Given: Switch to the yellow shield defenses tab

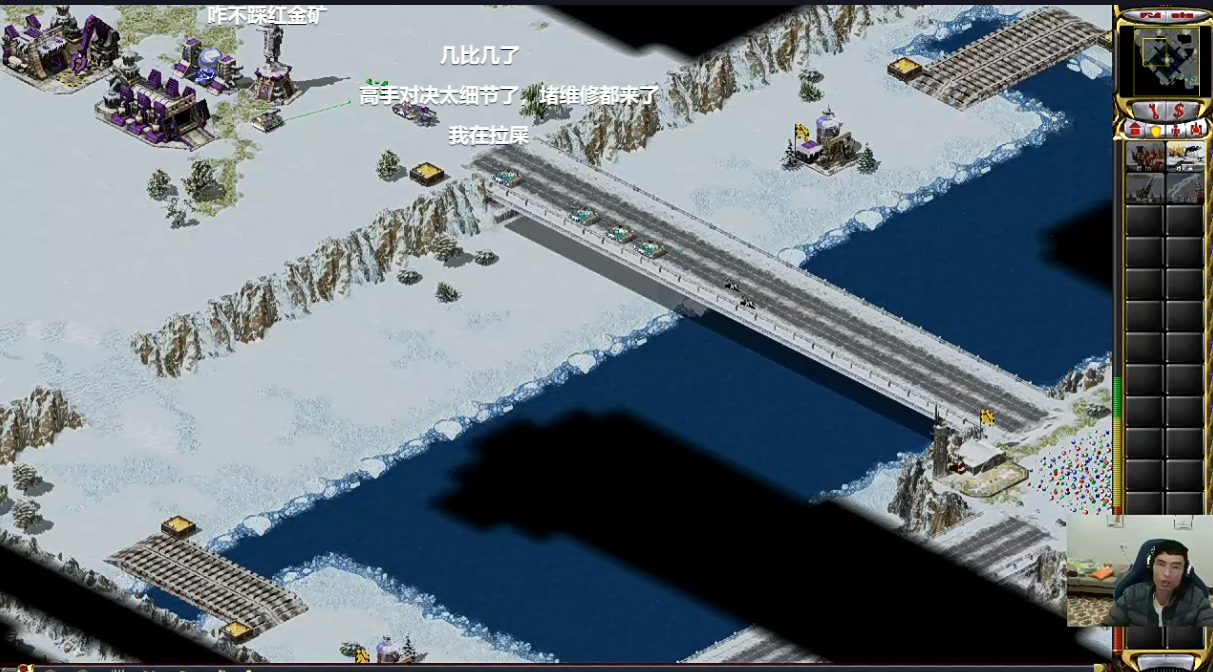Looking at the screenshot, I should [1155, 130].
